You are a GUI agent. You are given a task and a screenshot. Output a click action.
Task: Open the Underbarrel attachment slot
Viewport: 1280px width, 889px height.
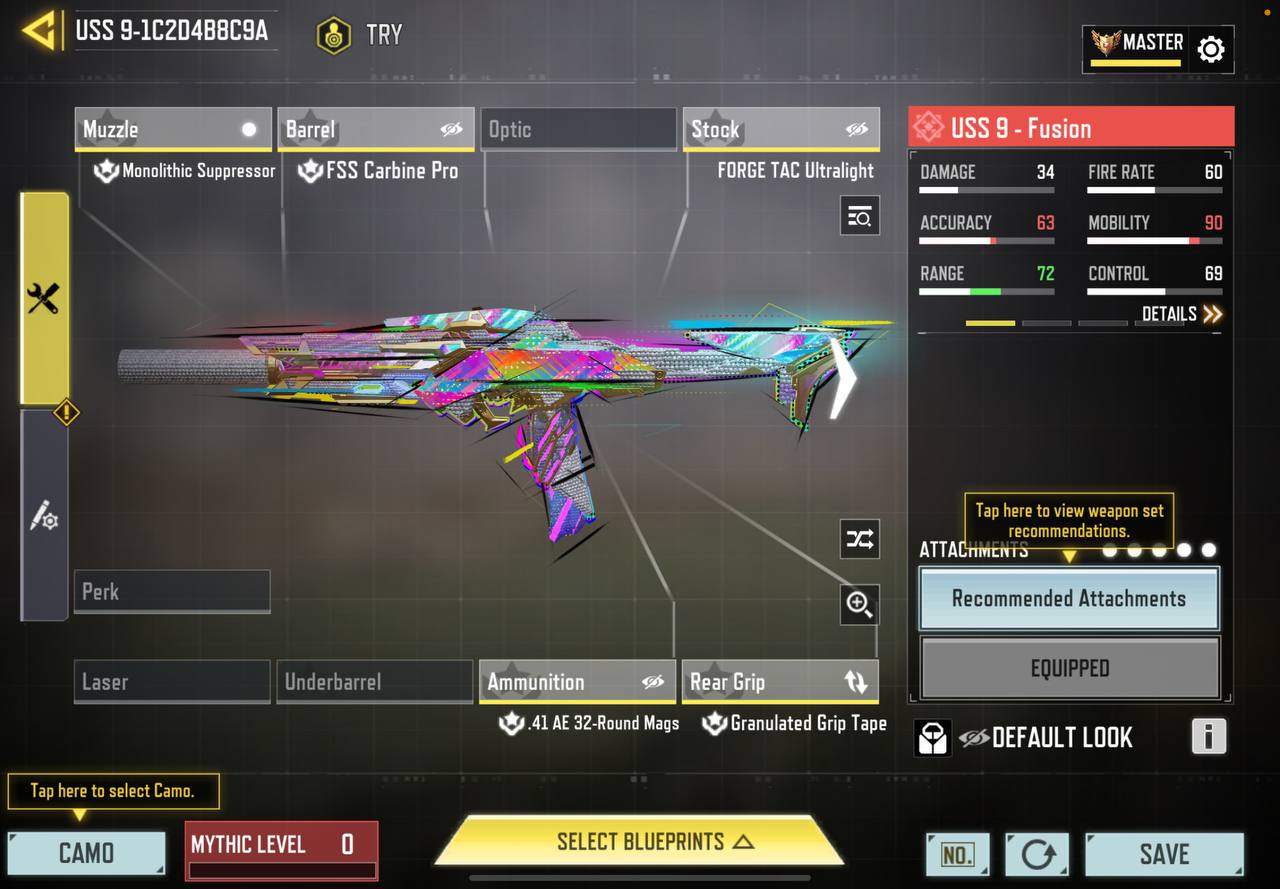coord(375,682)
